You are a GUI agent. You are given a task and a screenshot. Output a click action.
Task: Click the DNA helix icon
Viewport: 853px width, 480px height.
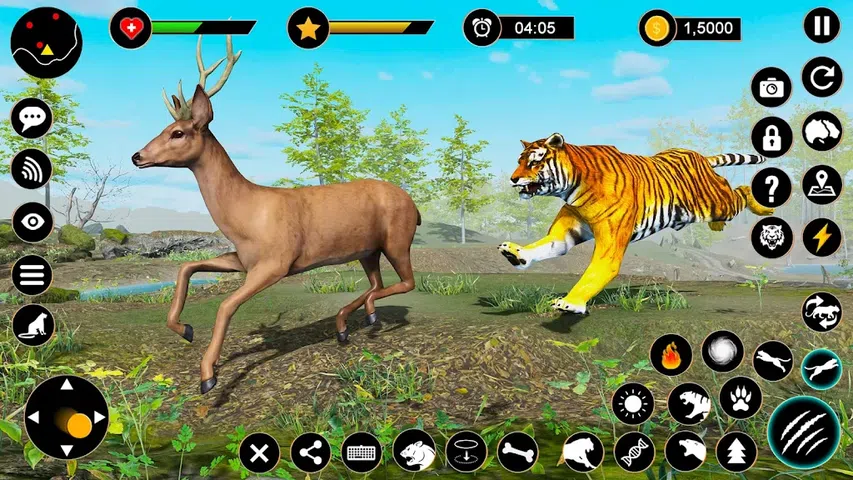pos(634,452)
